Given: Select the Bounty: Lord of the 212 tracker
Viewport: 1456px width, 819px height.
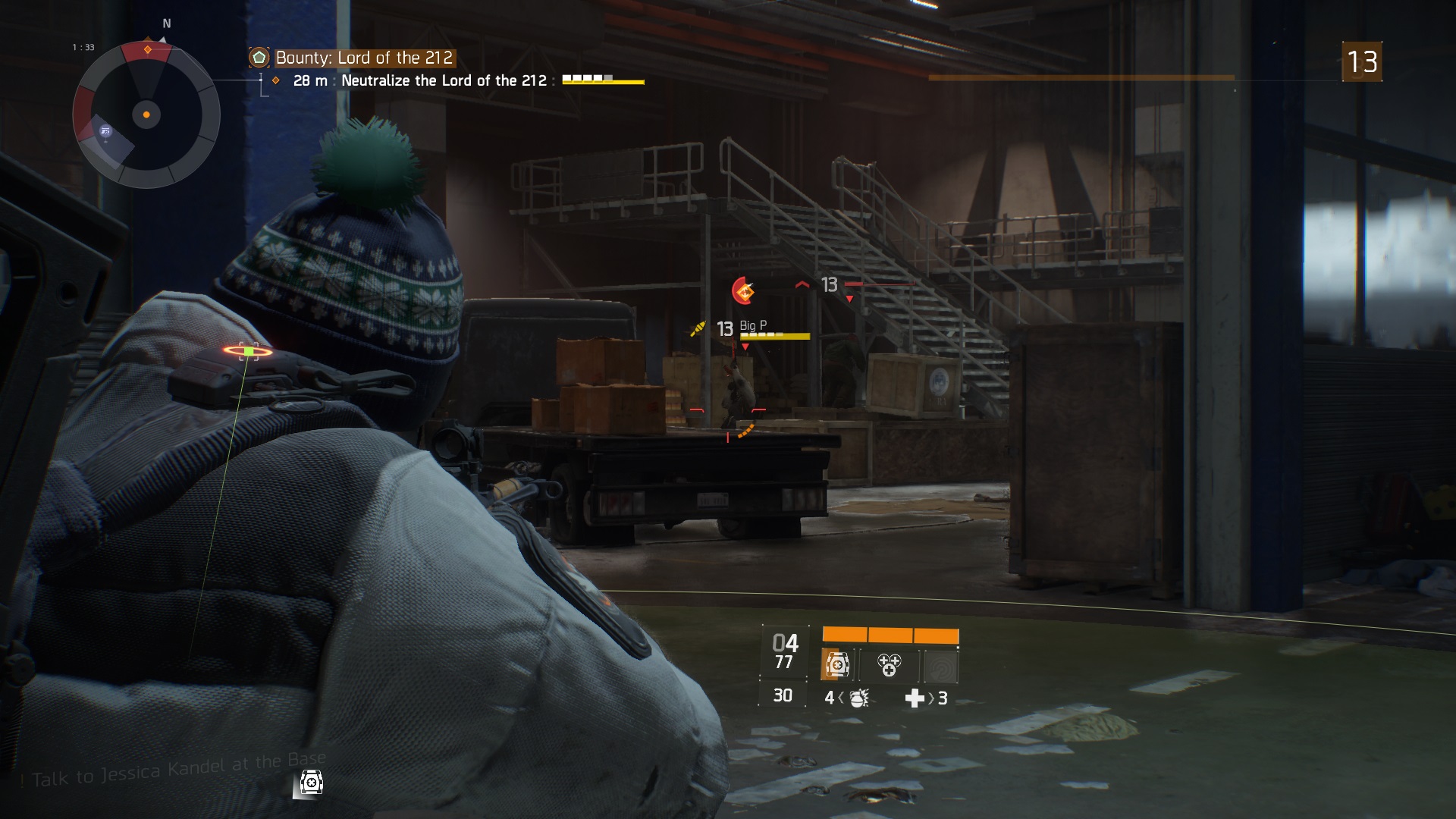Looking at the screenshot, I should coord(363,58).
